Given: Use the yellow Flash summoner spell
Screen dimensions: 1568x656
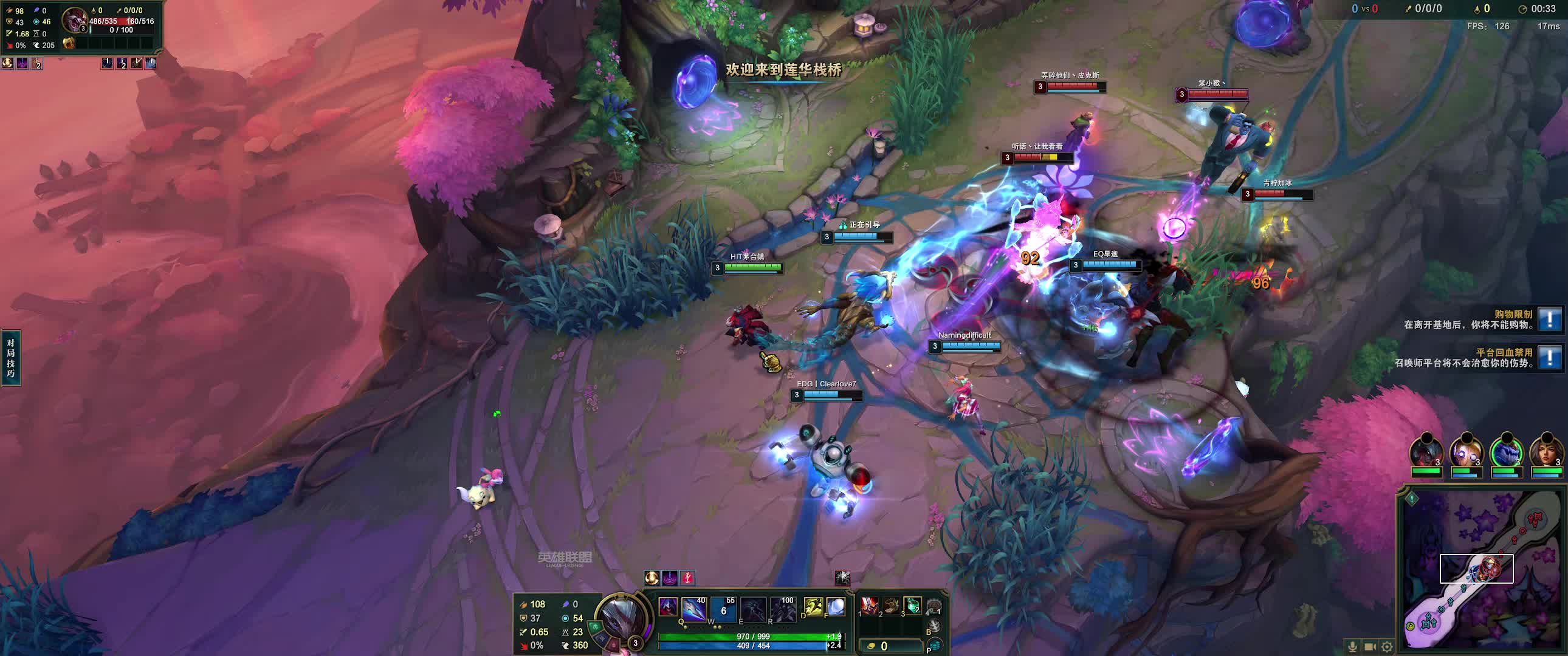Looking at the screenshot, I should coord(813,607).
